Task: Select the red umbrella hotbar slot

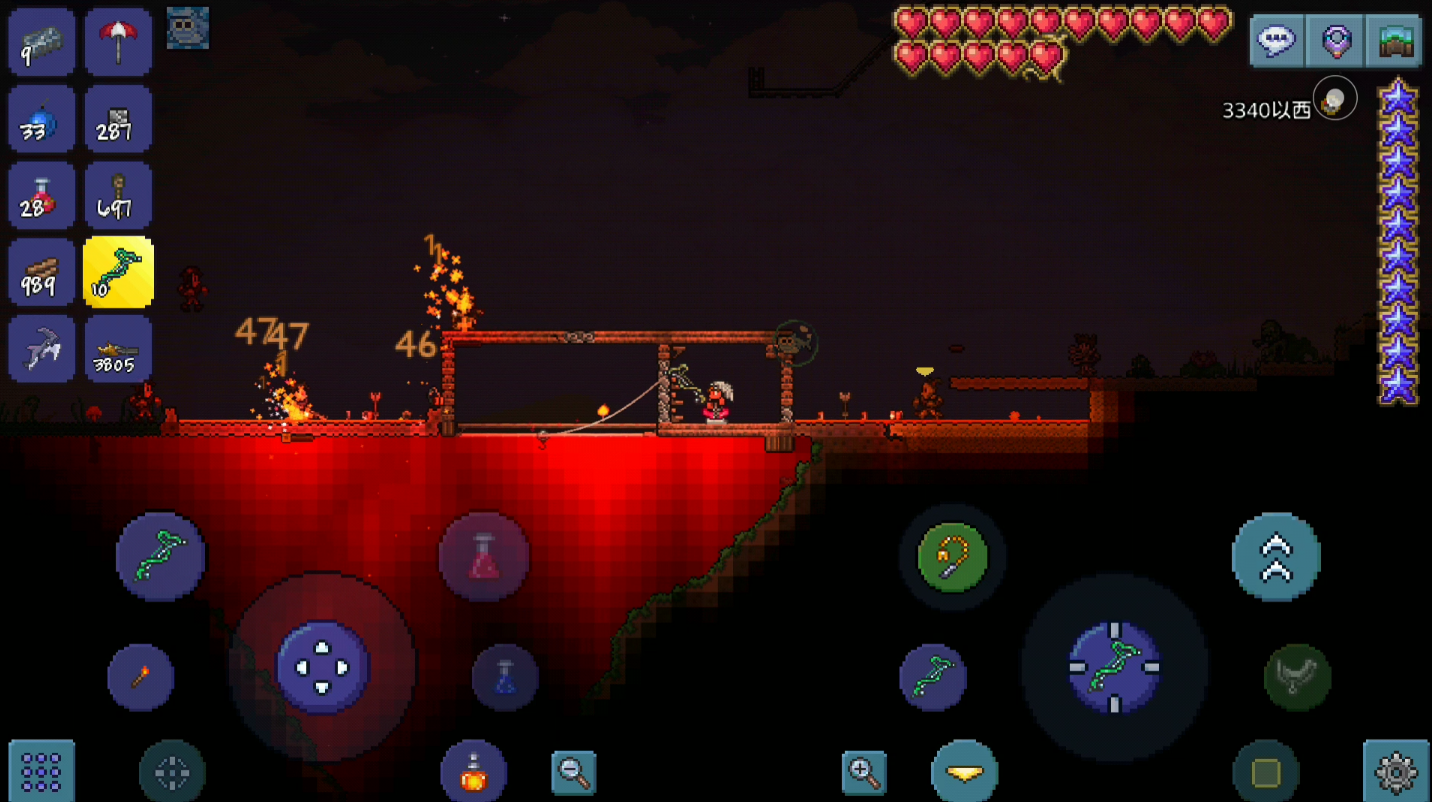Action: point(119,42)
